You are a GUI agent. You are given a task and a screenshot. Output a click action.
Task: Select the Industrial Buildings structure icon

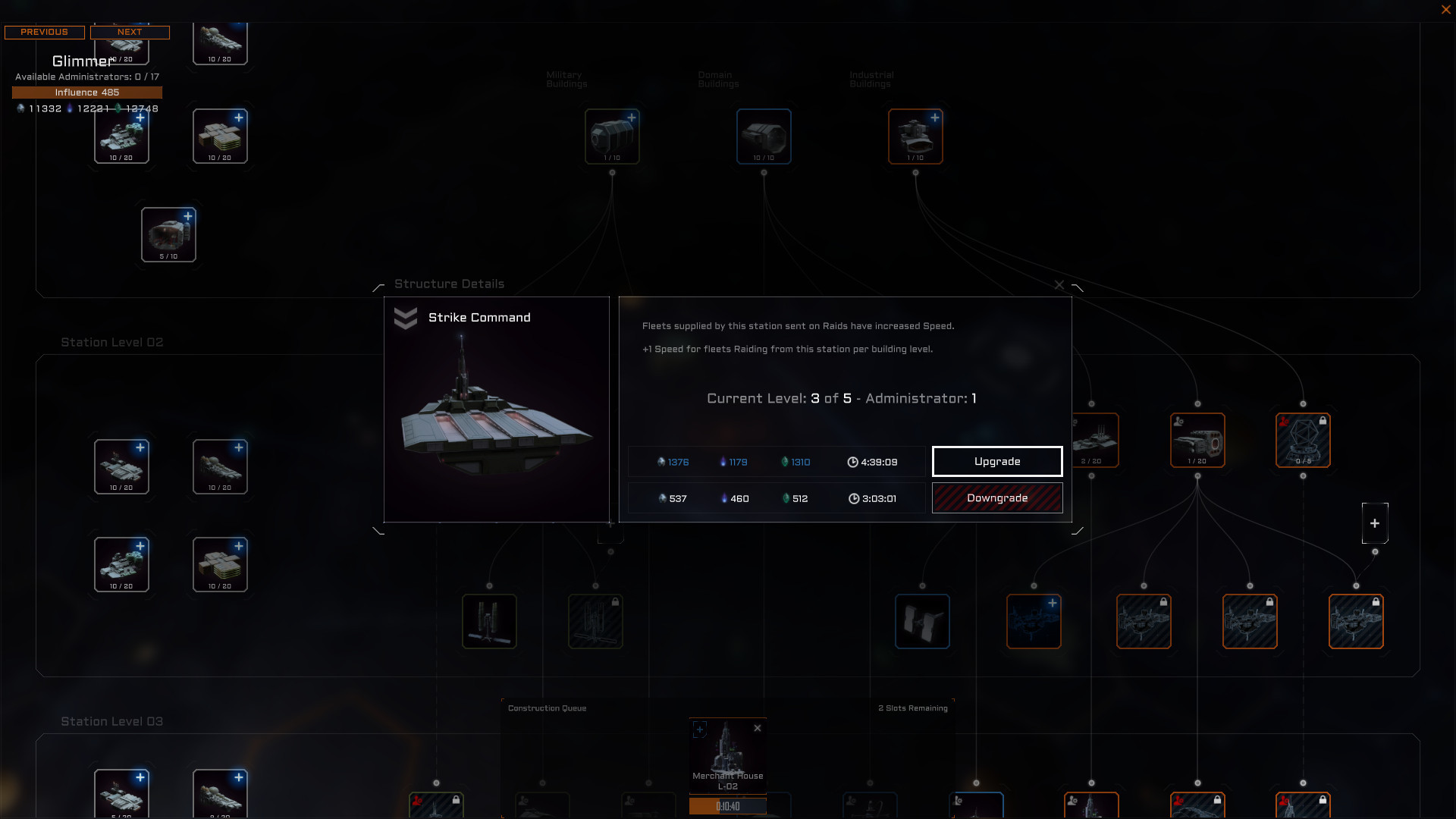(x=915, y=136)
